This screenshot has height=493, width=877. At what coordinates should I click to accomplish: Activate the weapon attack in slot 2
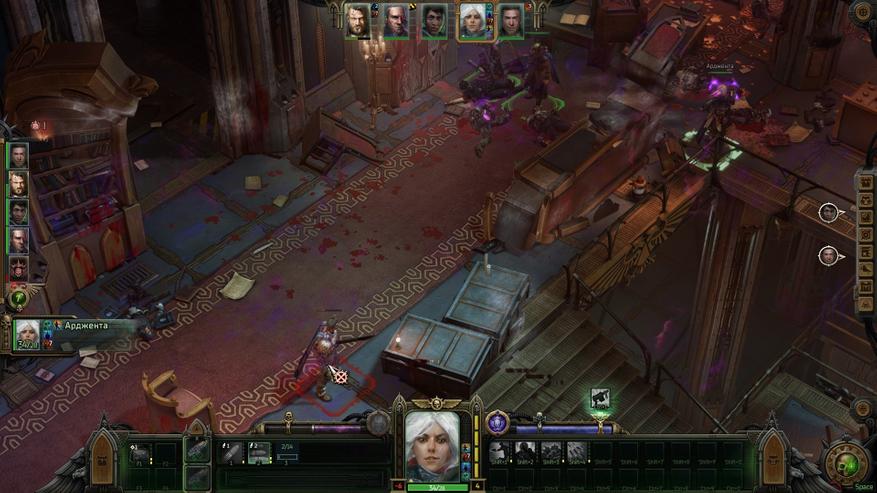tap(259, 453)
